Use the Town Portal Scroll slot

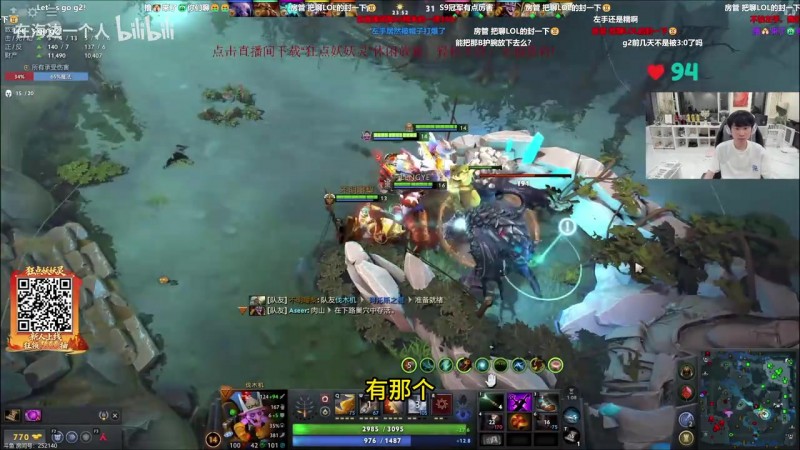point(571,415)
